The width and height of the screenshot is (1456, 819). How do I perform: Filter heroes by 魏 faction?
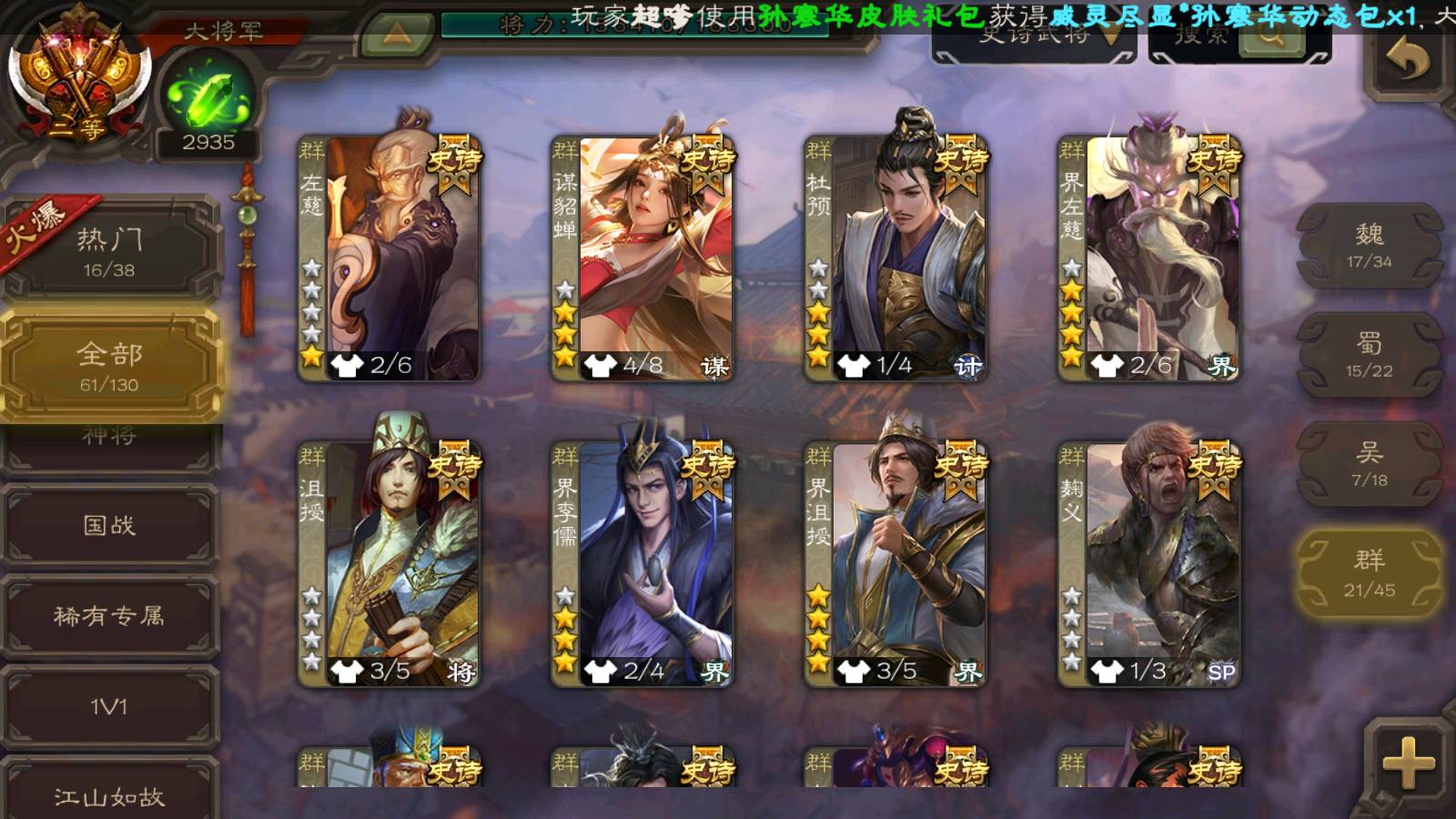coord(1369,246)
